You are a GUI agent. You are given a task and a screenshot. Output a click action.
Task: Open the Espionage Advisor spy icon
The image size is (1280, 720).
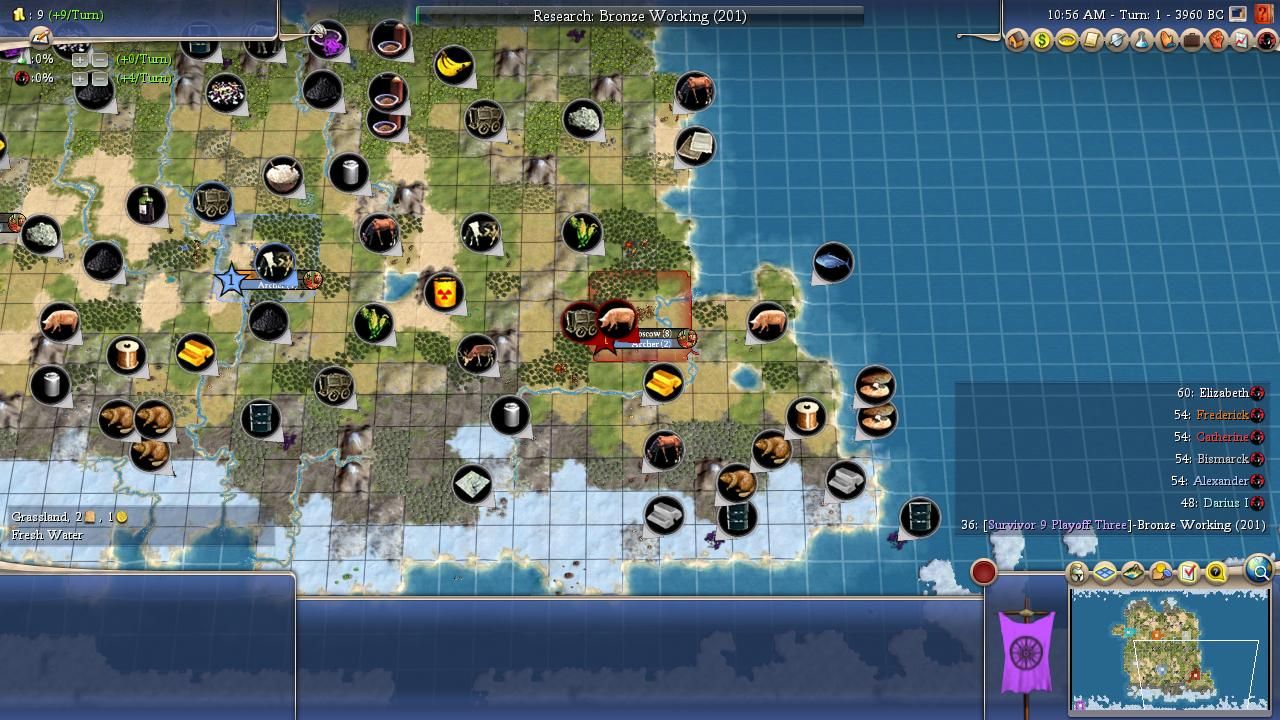pyautogui.click(x=1267, y=41)
